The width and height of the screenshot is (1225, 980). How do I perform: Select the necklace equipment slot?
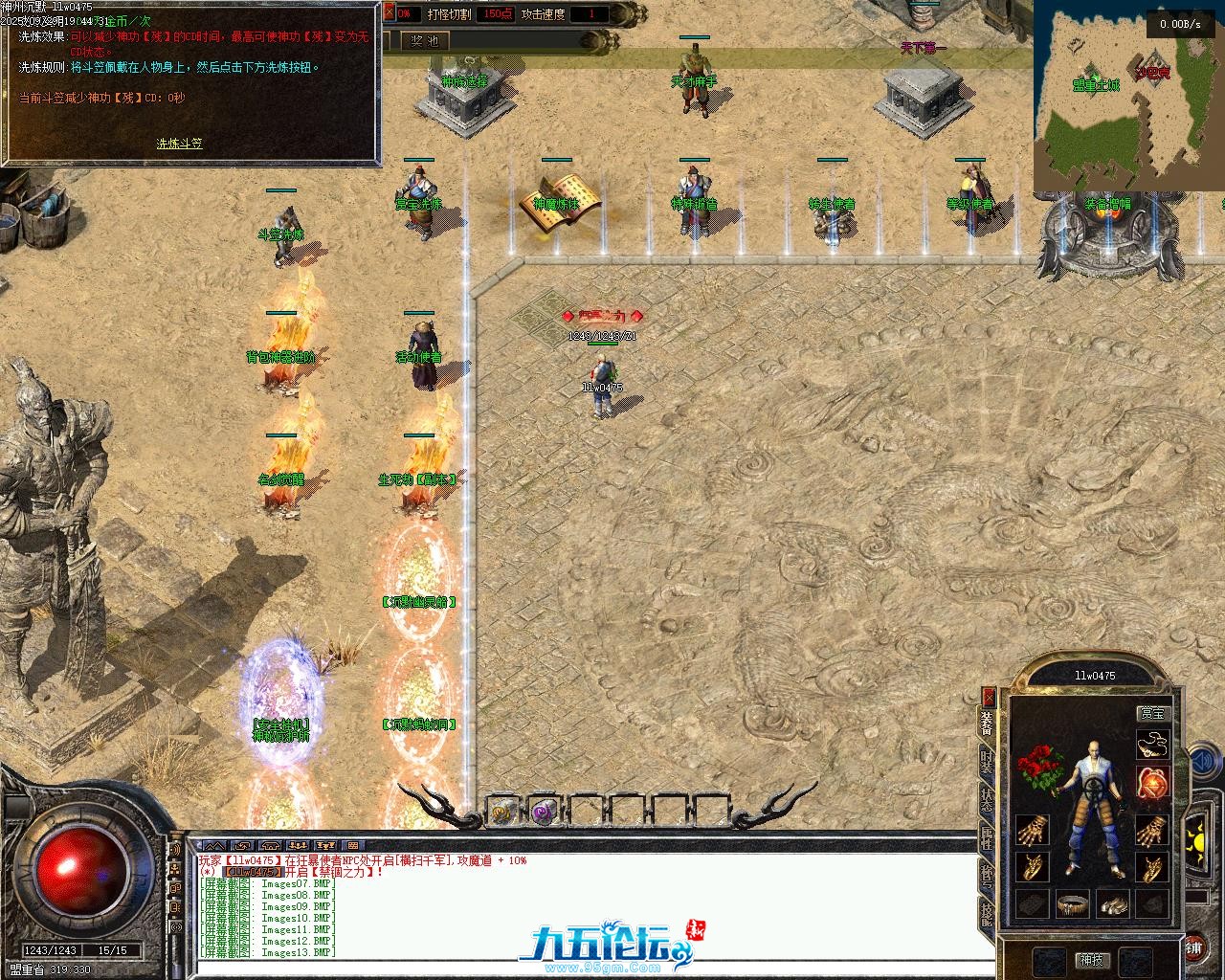pos(1152,745)
